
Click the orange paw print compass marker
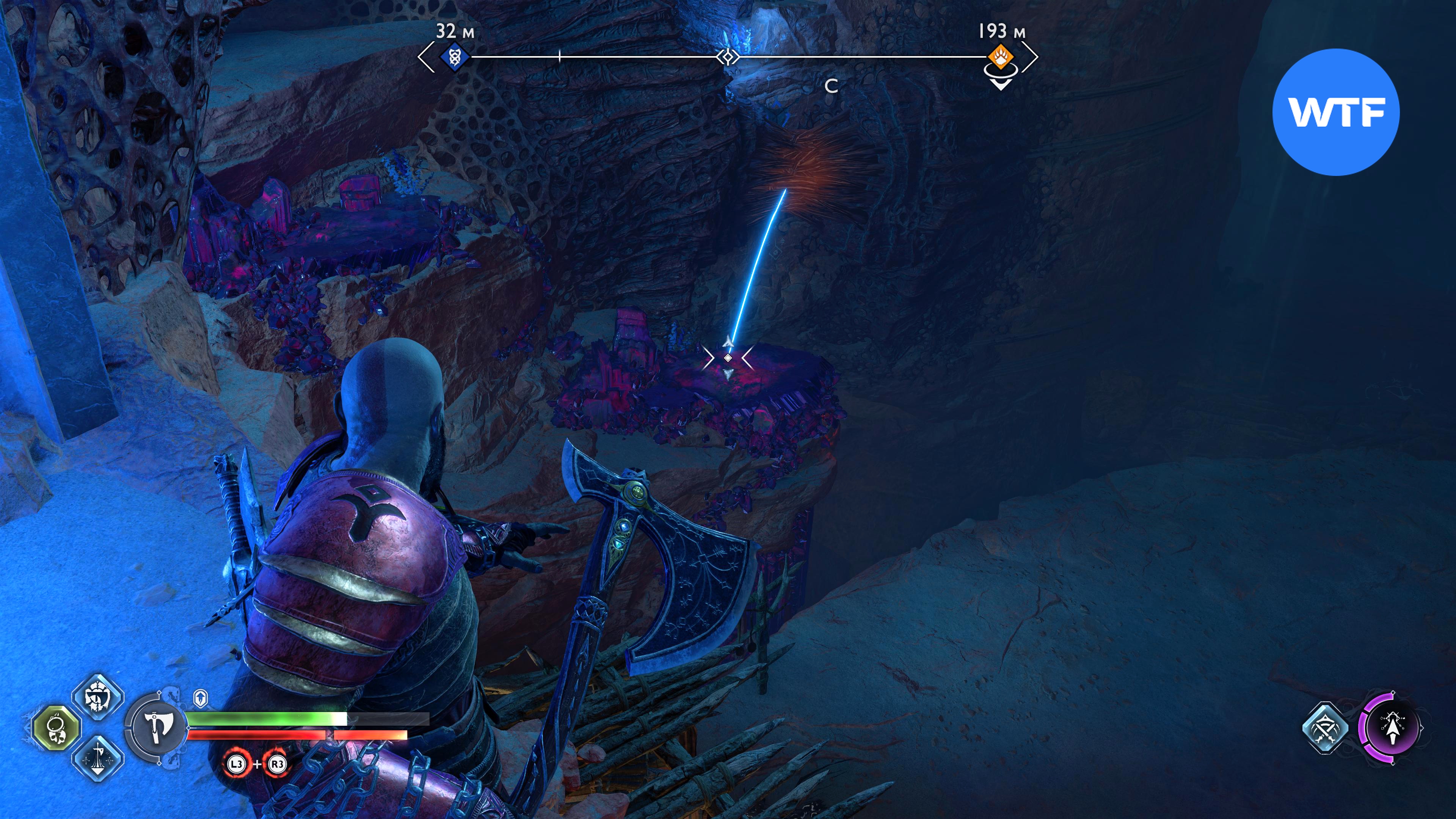coord(1000,57)
